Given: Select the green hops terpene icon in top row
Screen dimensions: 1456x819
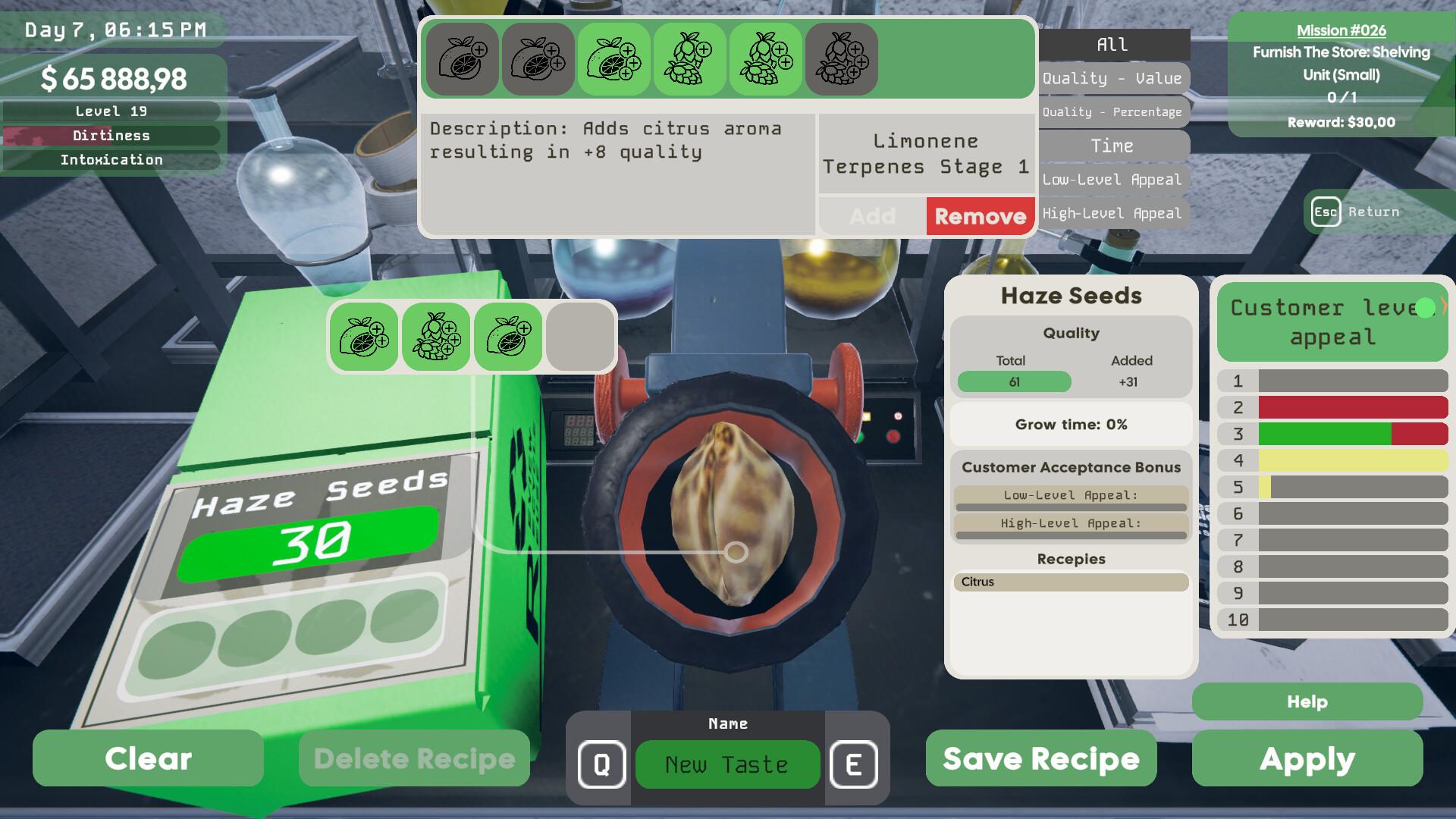Looking at the screenshot, I should [689, 58].
